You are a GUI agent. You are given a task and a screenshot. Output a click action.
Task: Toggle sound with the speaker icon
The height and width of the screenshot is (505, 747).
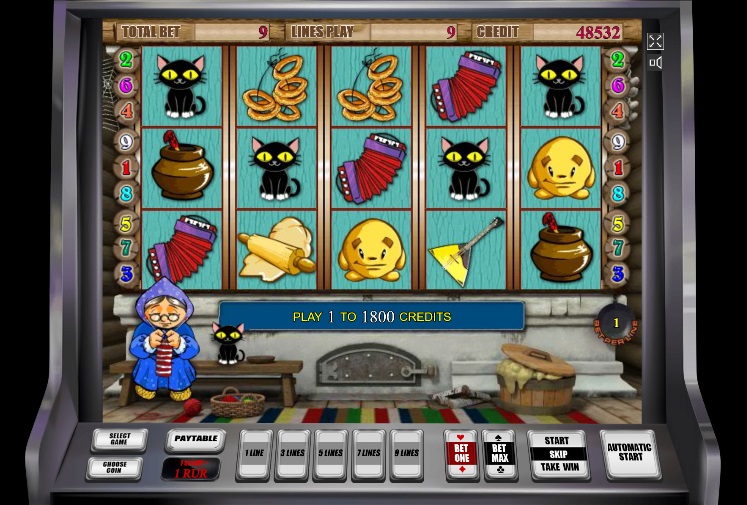tap(655, 63)
